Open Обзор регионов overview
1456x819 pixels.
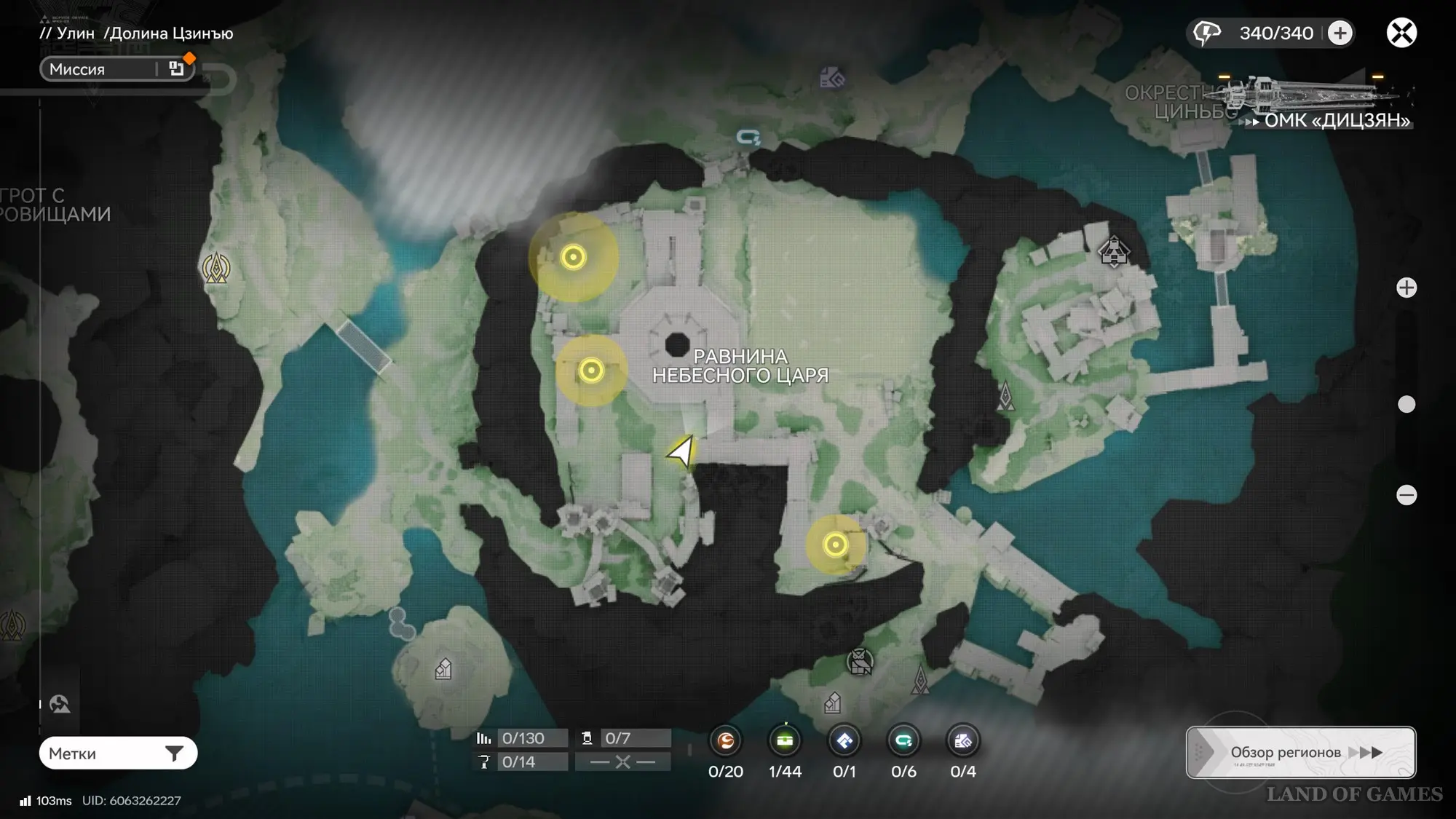[1300, 753]
